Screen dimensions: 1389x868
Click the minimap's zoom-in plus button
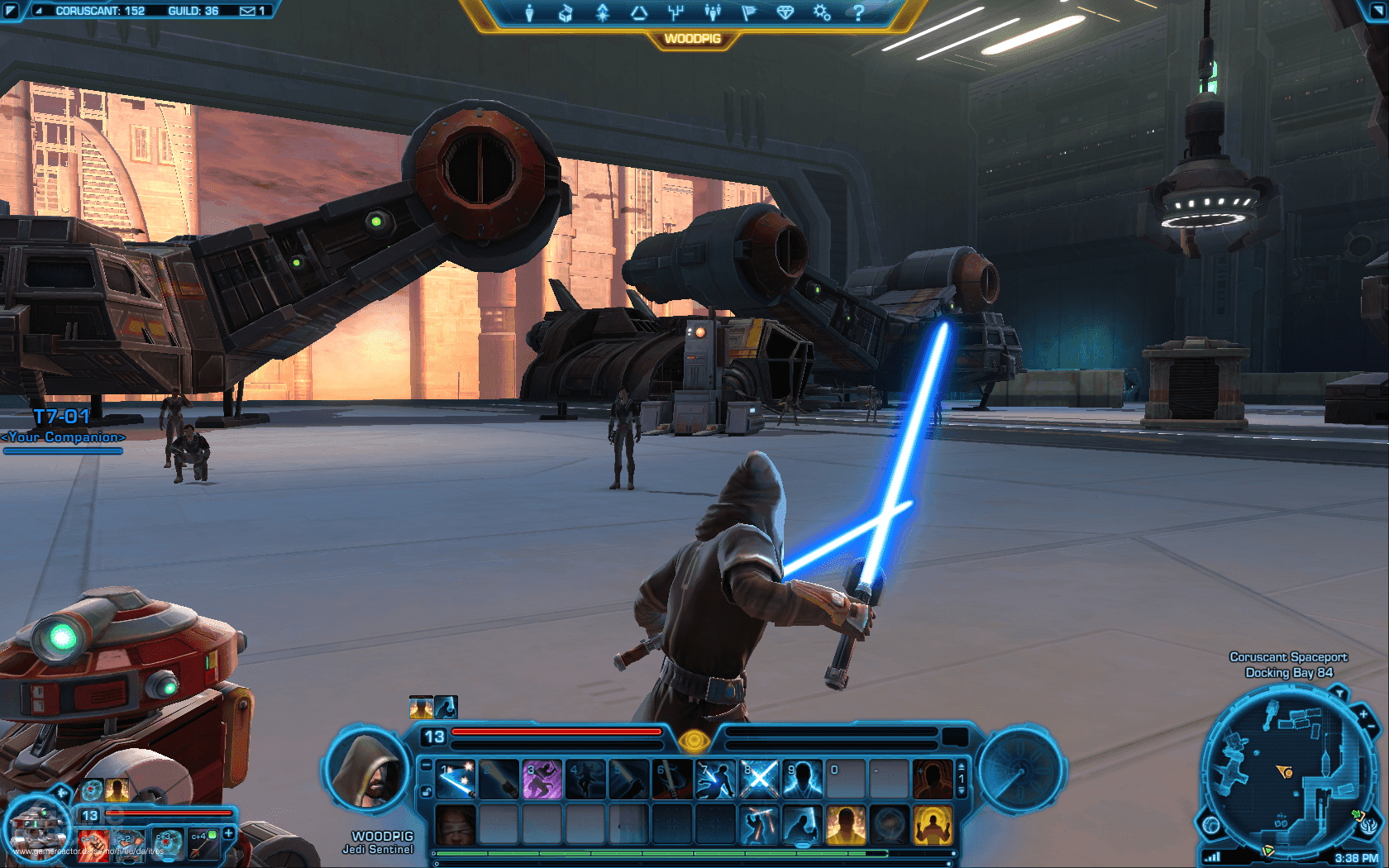click(1363, 713)
